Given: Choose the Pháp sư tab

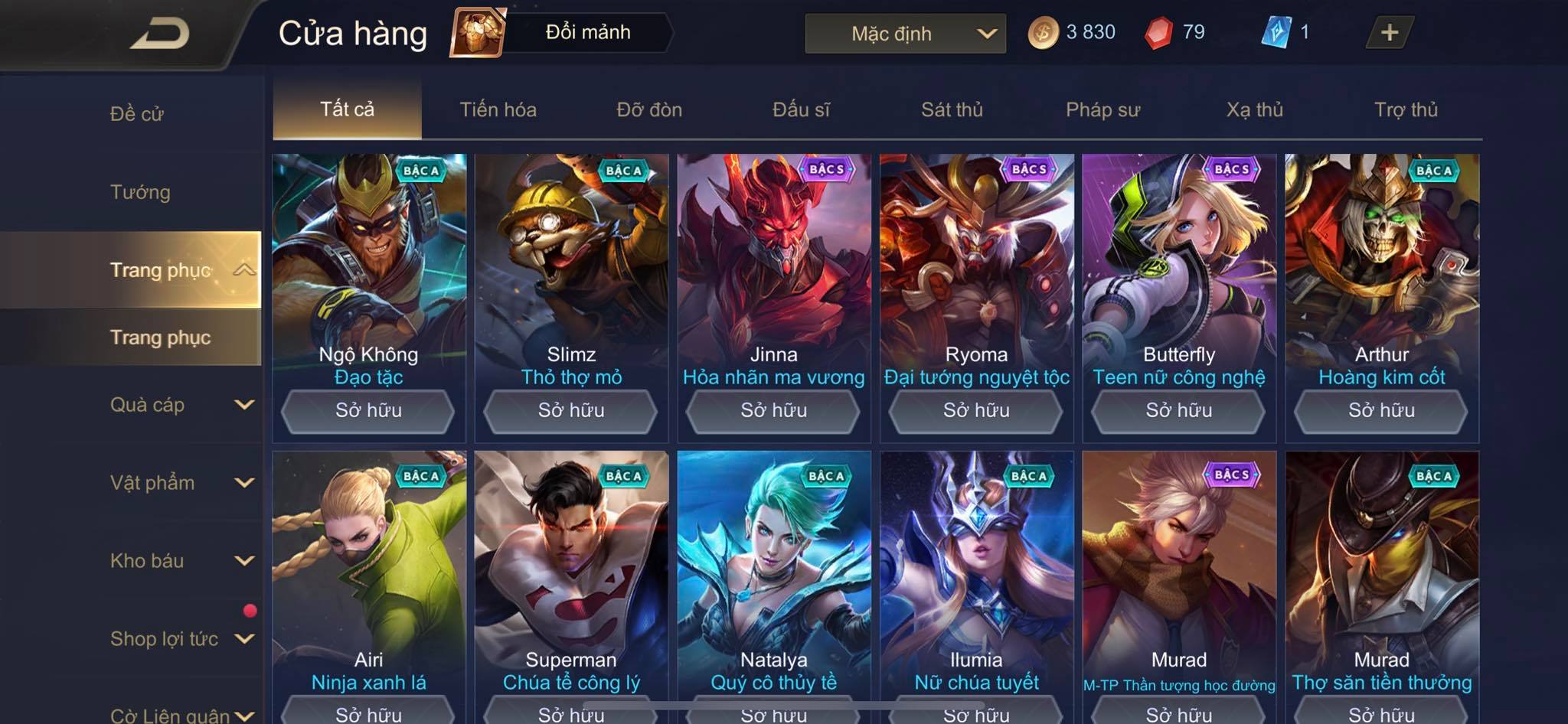Looking at the screenshot, I should [x=1102, y=109].
